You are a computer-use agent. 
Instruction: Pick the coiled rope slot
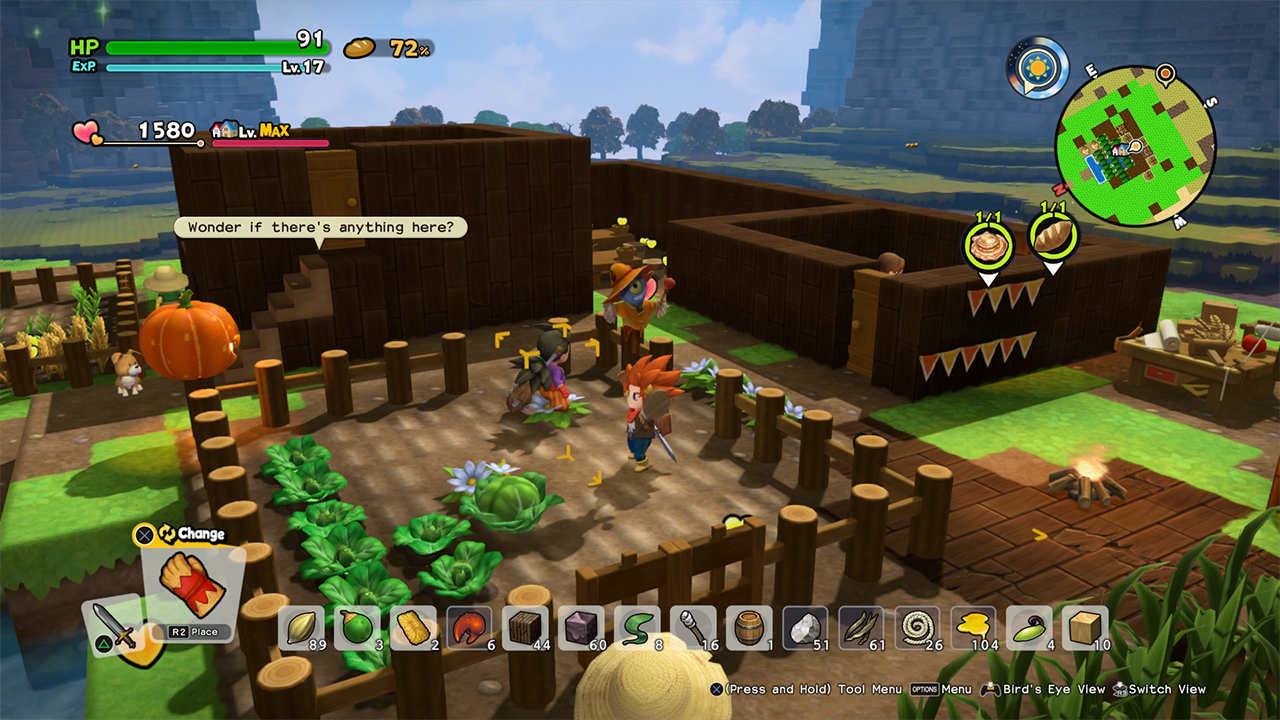point(918,628)
